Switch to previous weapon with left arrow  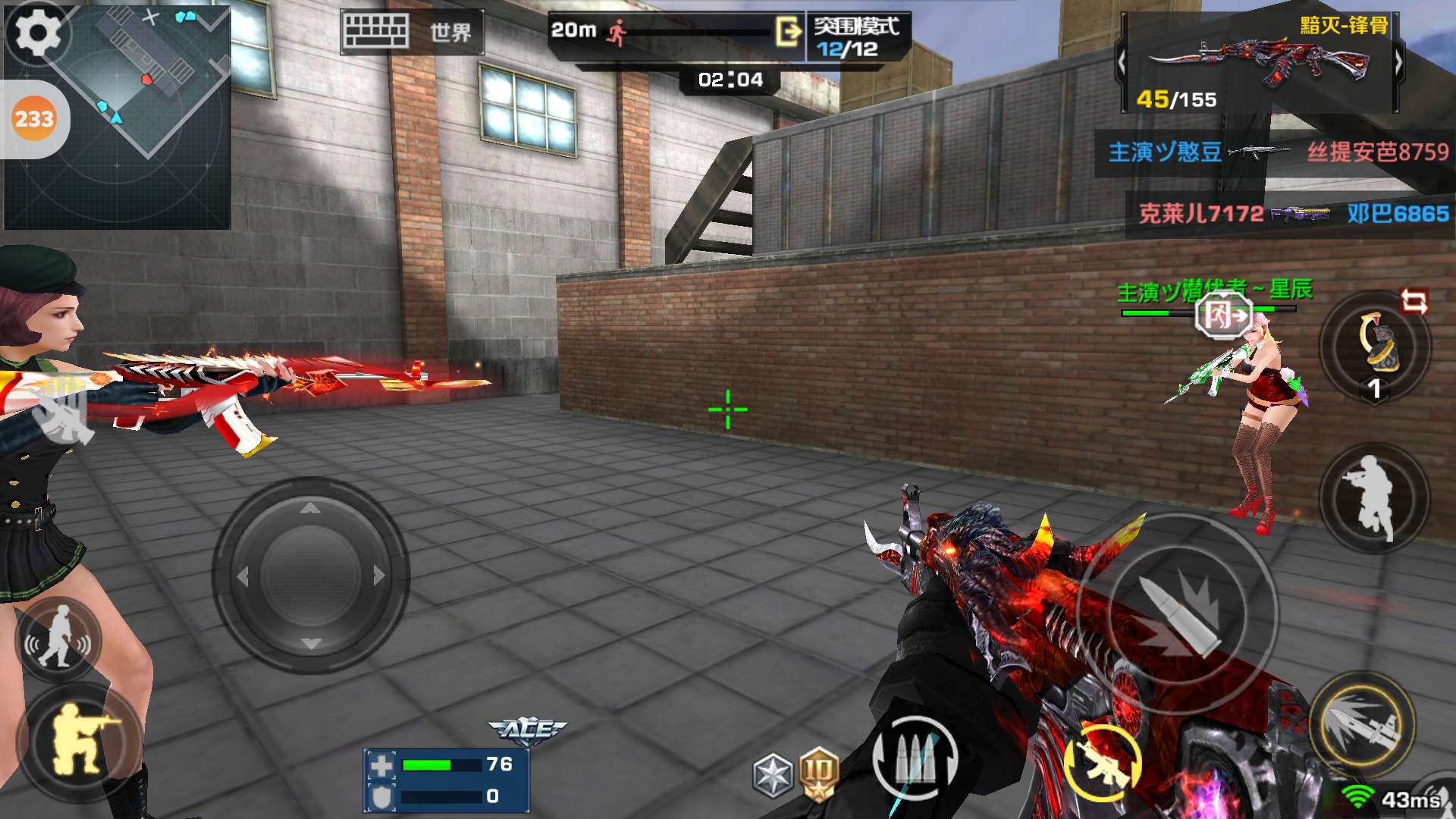tap(1123, 62)
